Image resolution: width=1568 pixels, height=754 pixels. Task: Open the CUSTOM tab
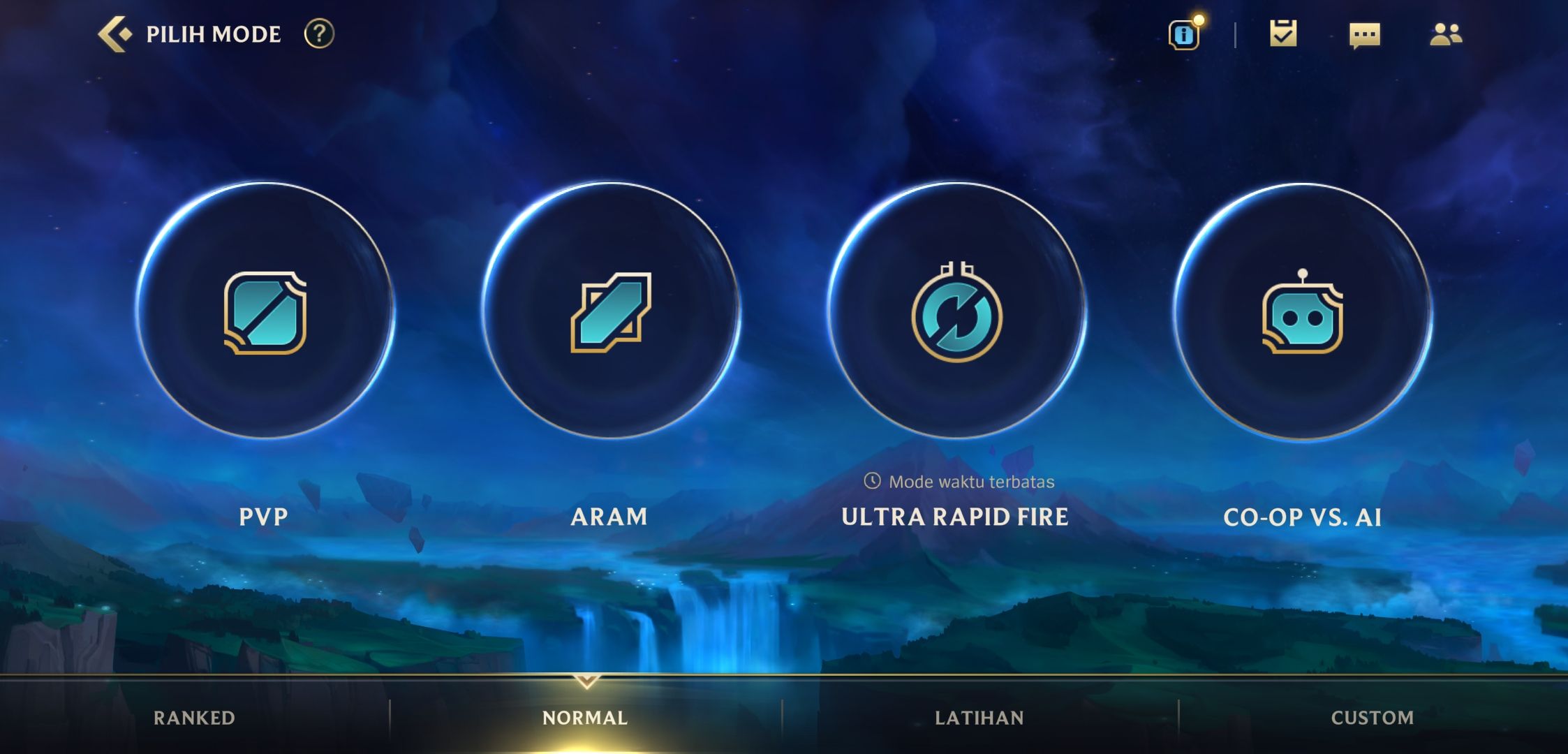[x=1372, y=718]
